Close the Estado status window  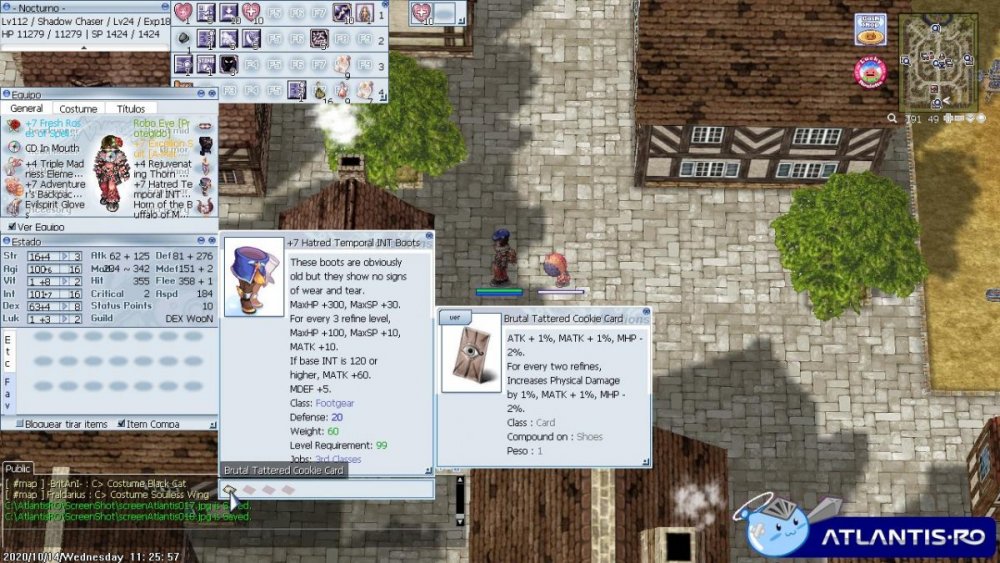[x=211, y=241]
